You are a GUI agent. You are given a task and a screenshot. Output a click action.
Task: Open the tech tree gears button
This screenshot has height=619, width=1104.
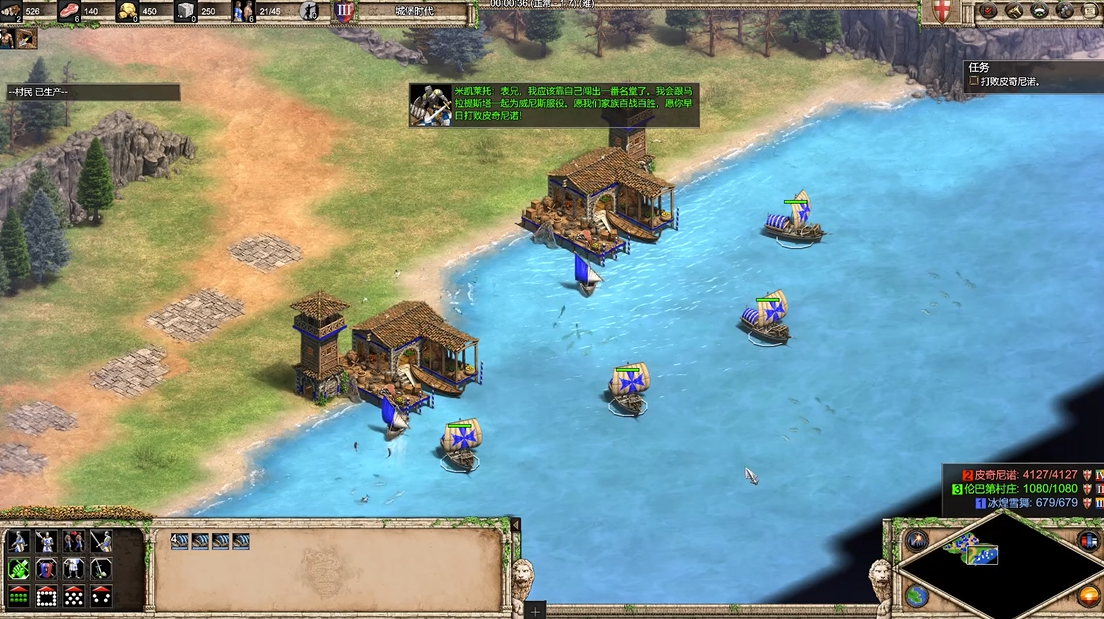(x=1064, y=12)
